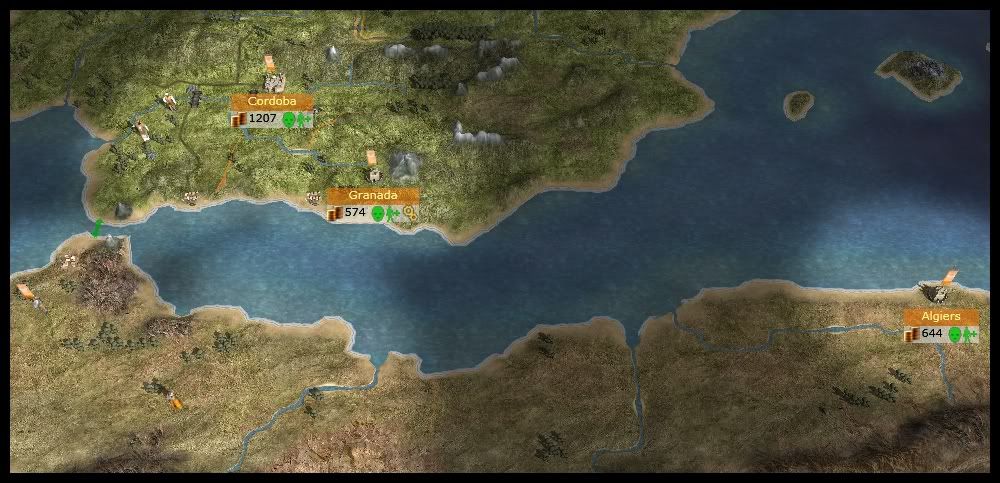Select the Cordoba settlement label
Image resolution: width=1000 pixels, height=483 pixels.
click(272, 102)
